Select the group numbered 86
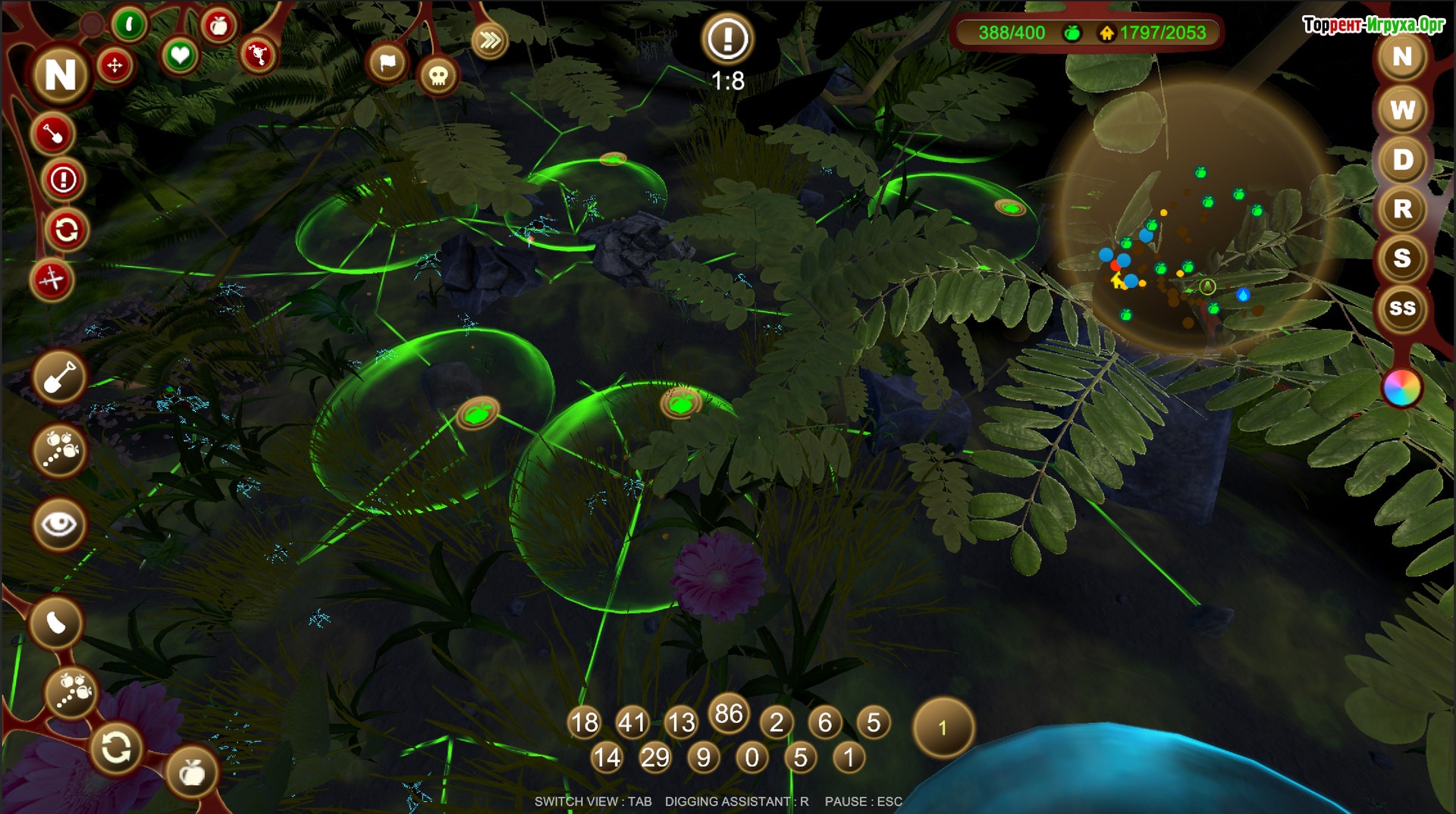The width and height of the screenshot is (1456, 814). pos(729,713)
